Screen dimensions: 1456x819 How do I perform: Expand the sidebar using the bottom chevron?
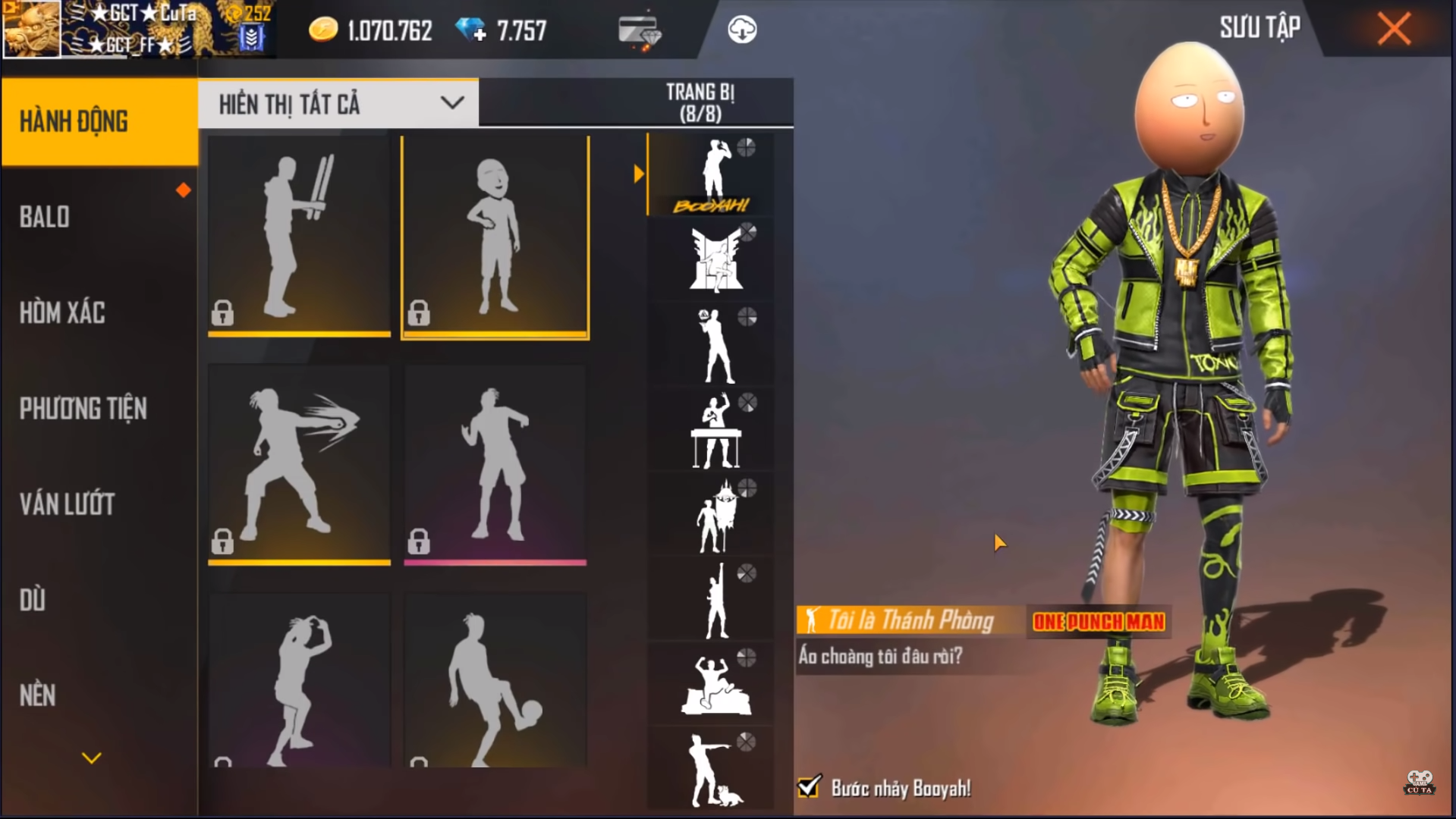pyautogui.click(x=91, y=758)
